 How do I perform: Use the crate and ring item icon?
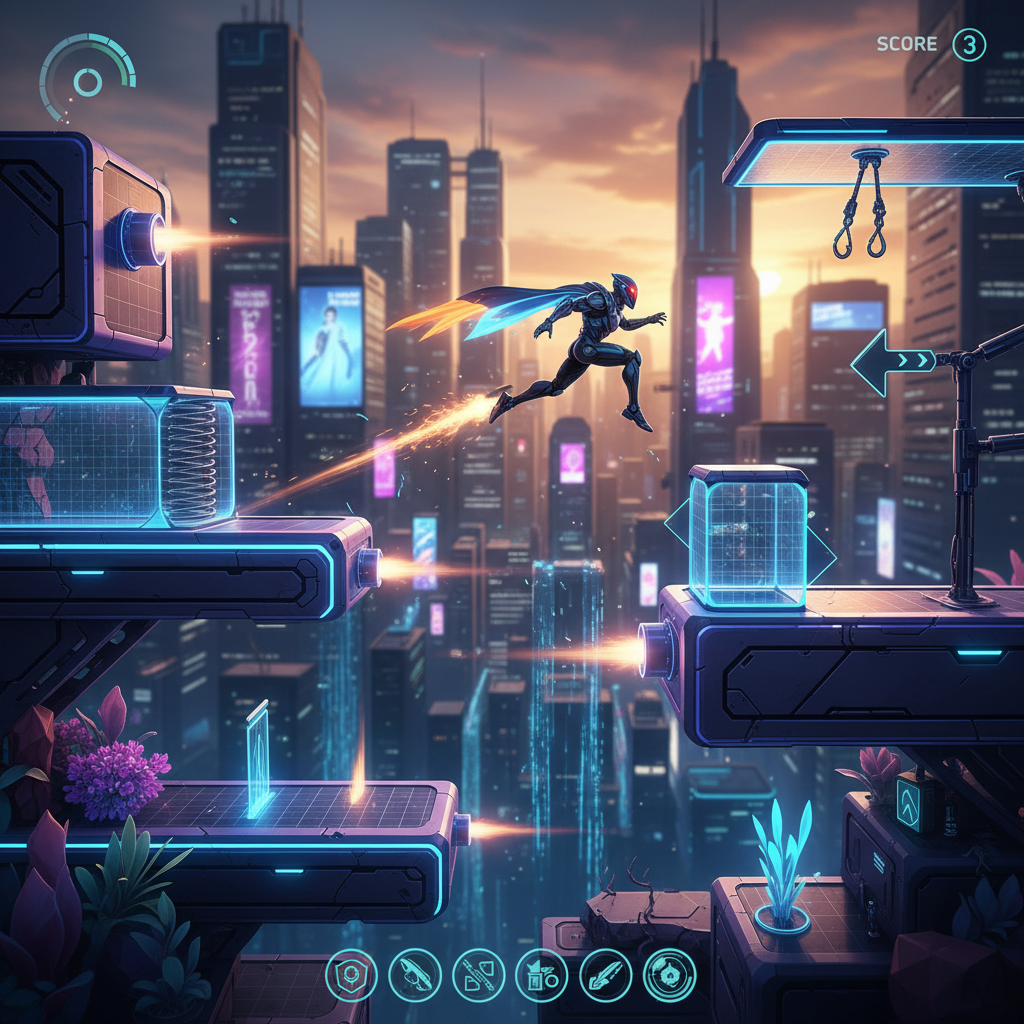coord(541,975)
